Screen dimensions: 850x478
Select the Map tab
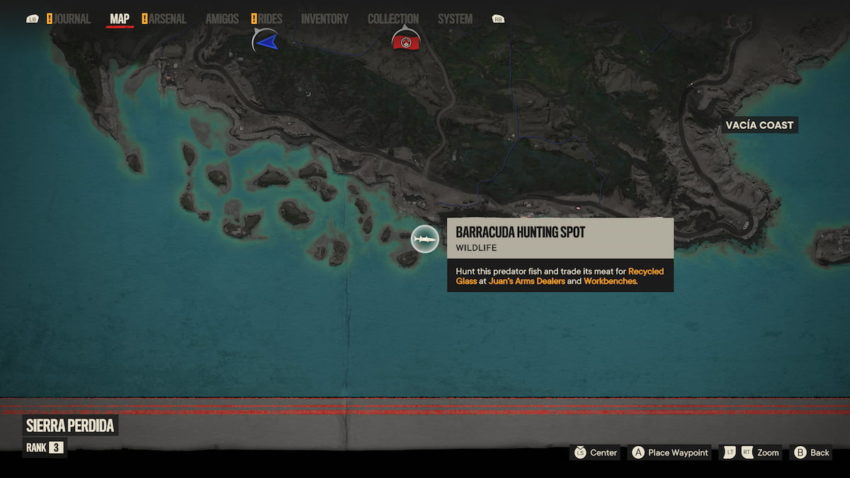pos(119,19)
